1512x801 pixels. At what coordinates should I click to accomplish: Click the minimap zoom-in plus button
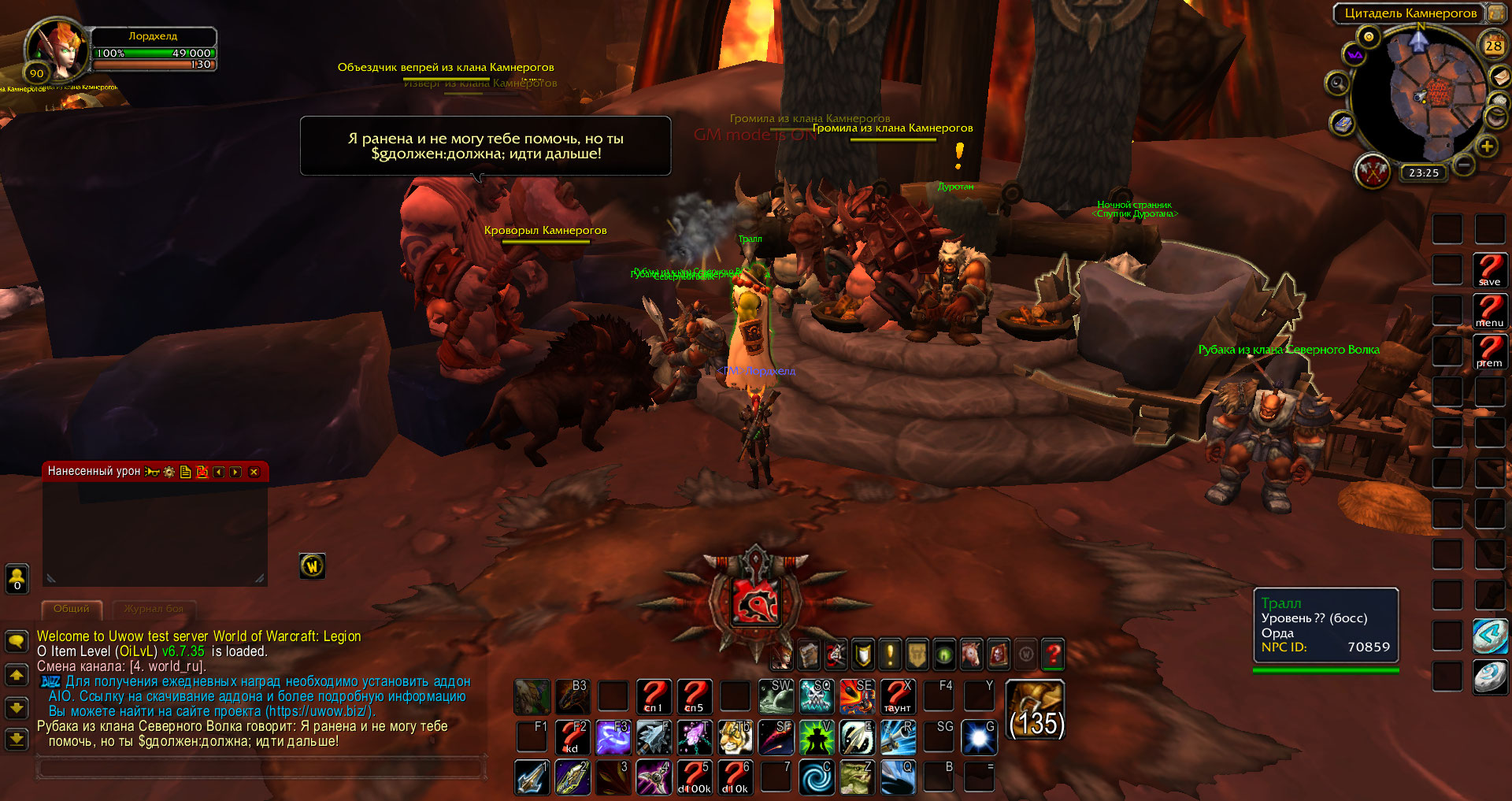tap(1487, 146)
